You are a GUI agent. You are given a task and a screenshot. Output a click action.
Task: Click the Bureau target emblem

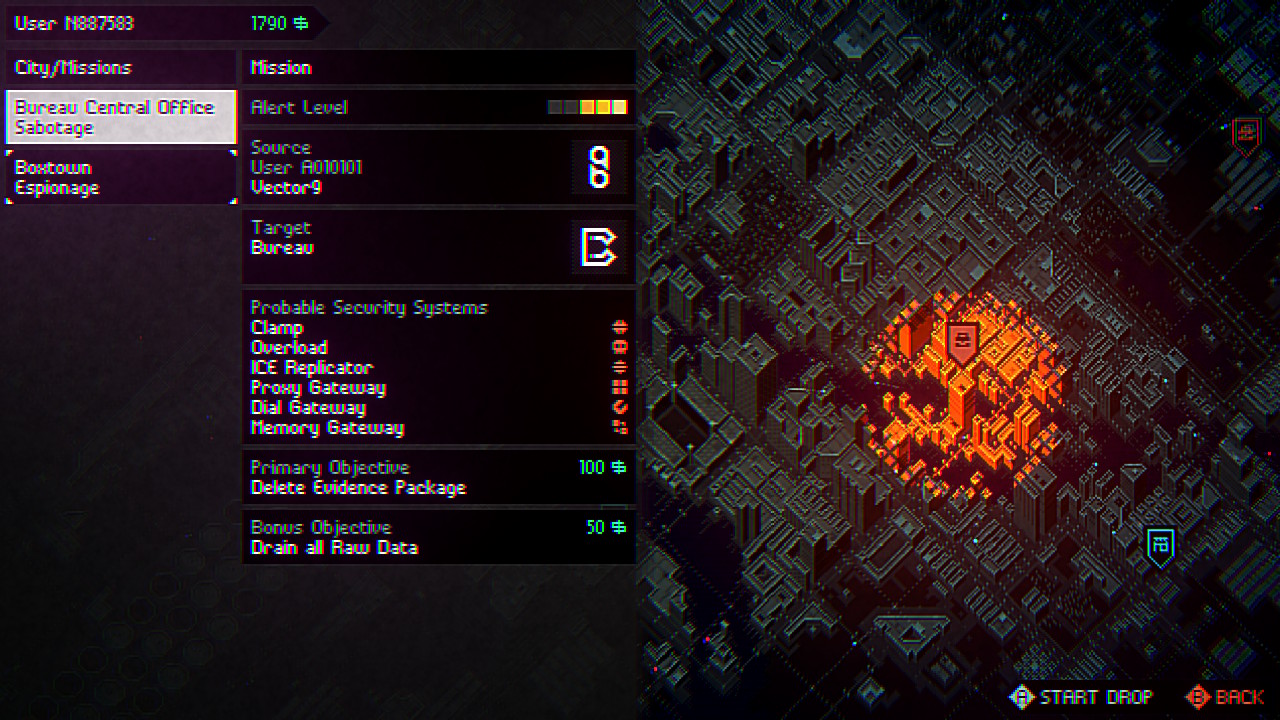[x=599, y=246]
